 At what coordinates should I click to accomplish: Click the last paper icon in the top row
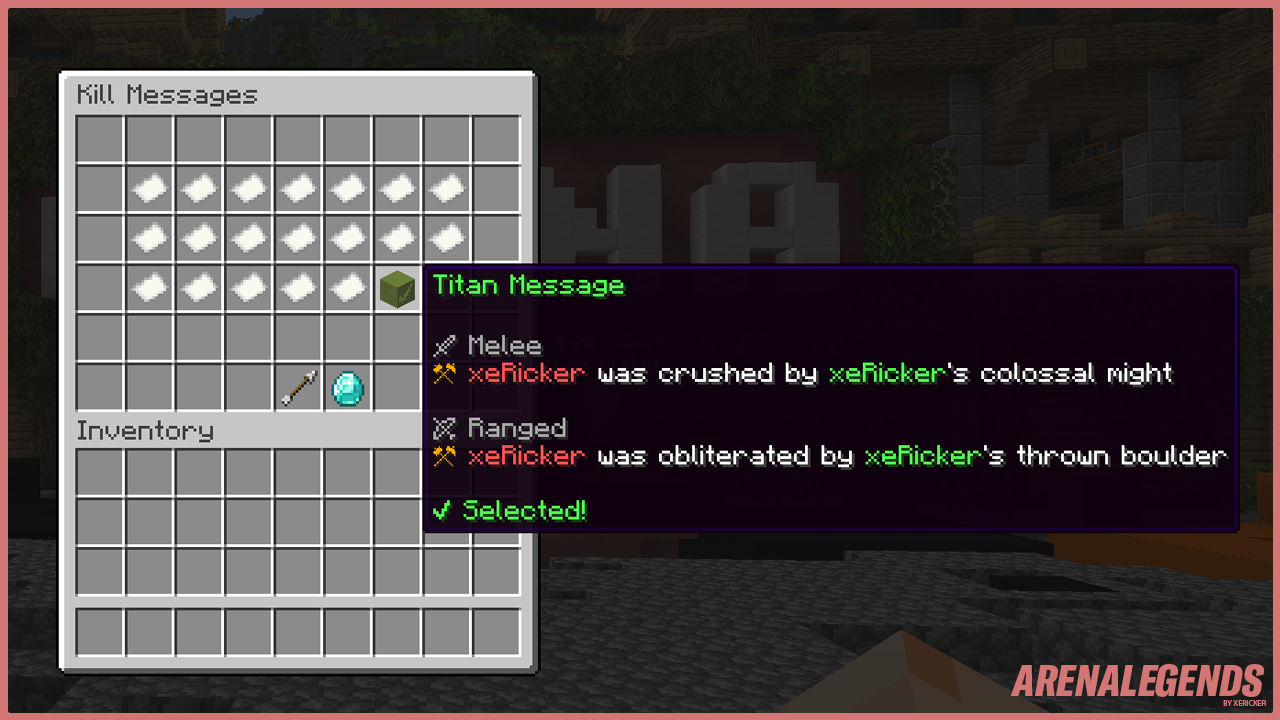pyautogui.click(x=446, y=187)
